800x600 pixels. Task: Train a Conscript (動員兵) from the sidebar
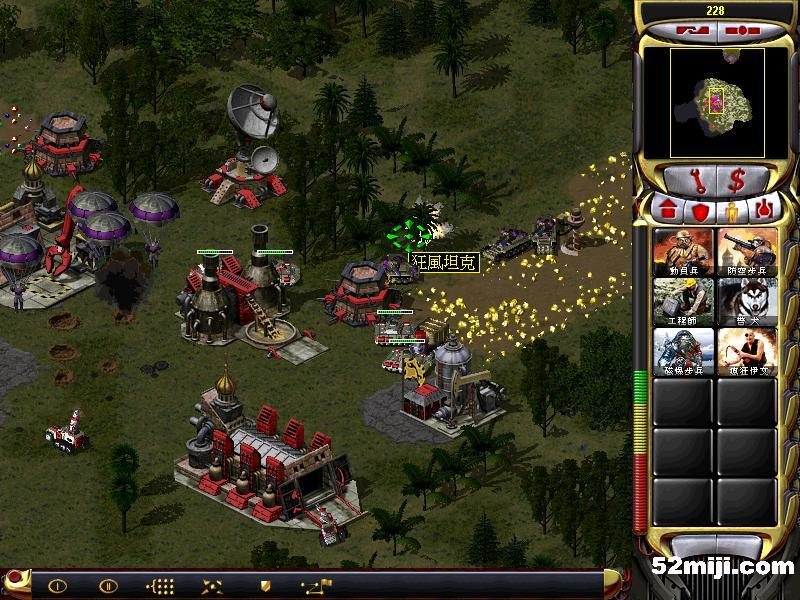[684, 251]
